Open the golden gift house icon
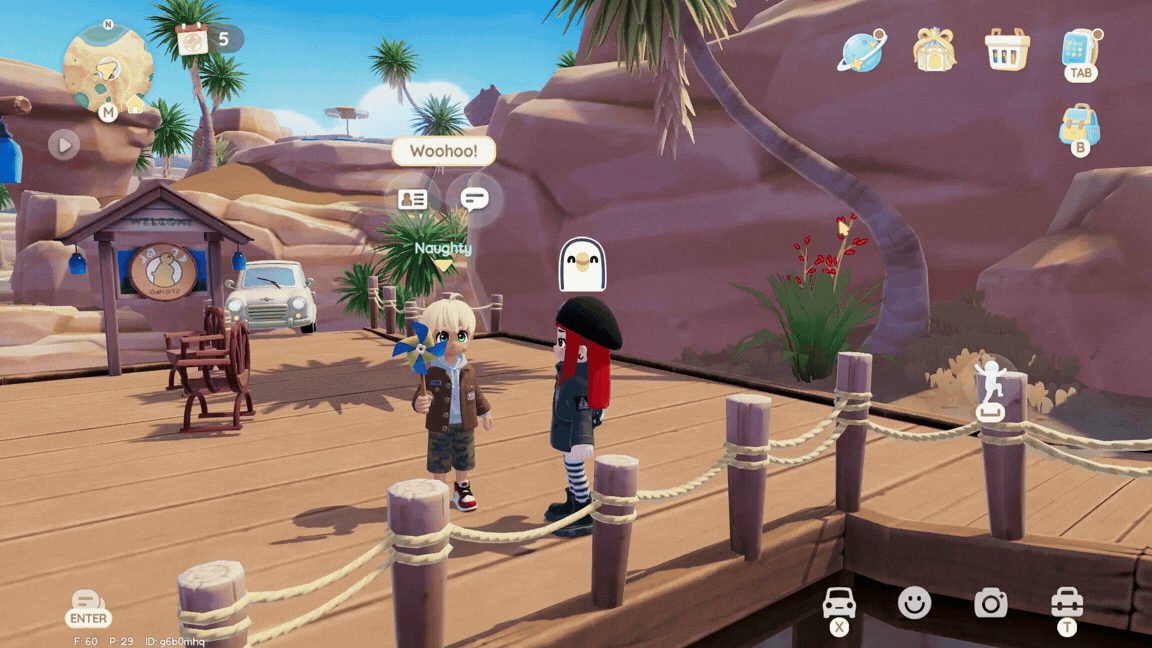 (934, 49)
